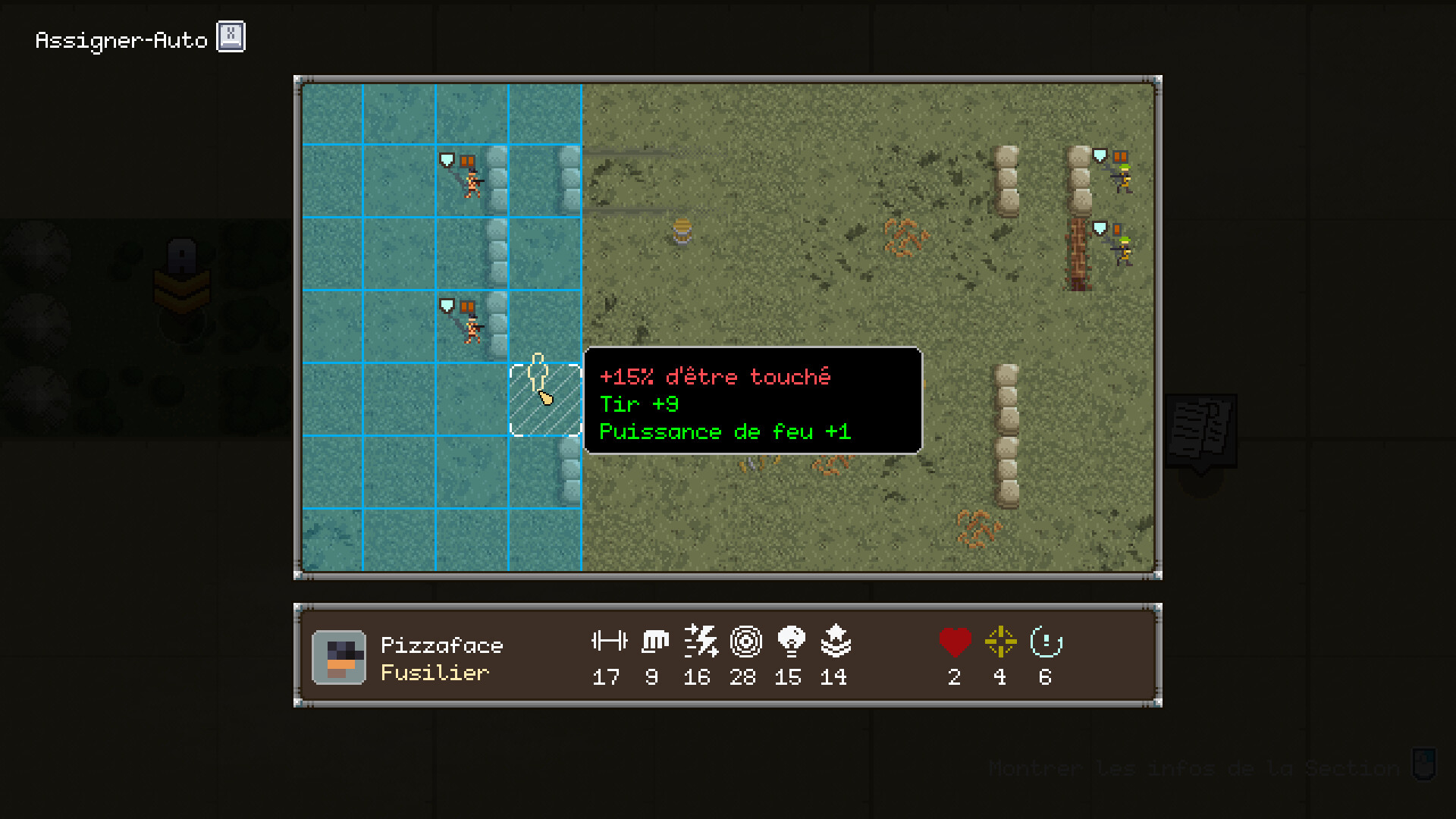
Task: Select Pizzaface's portrait in the unit panel
Action: click(339, 657)
